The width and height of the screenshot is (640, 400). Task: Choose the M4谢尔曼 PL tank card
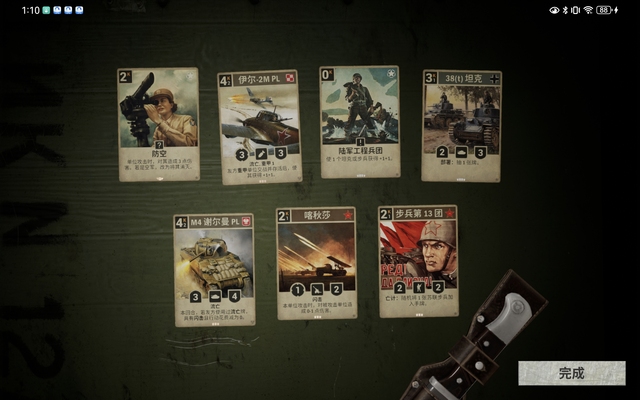pyautogui.click(x=214, y=269)
